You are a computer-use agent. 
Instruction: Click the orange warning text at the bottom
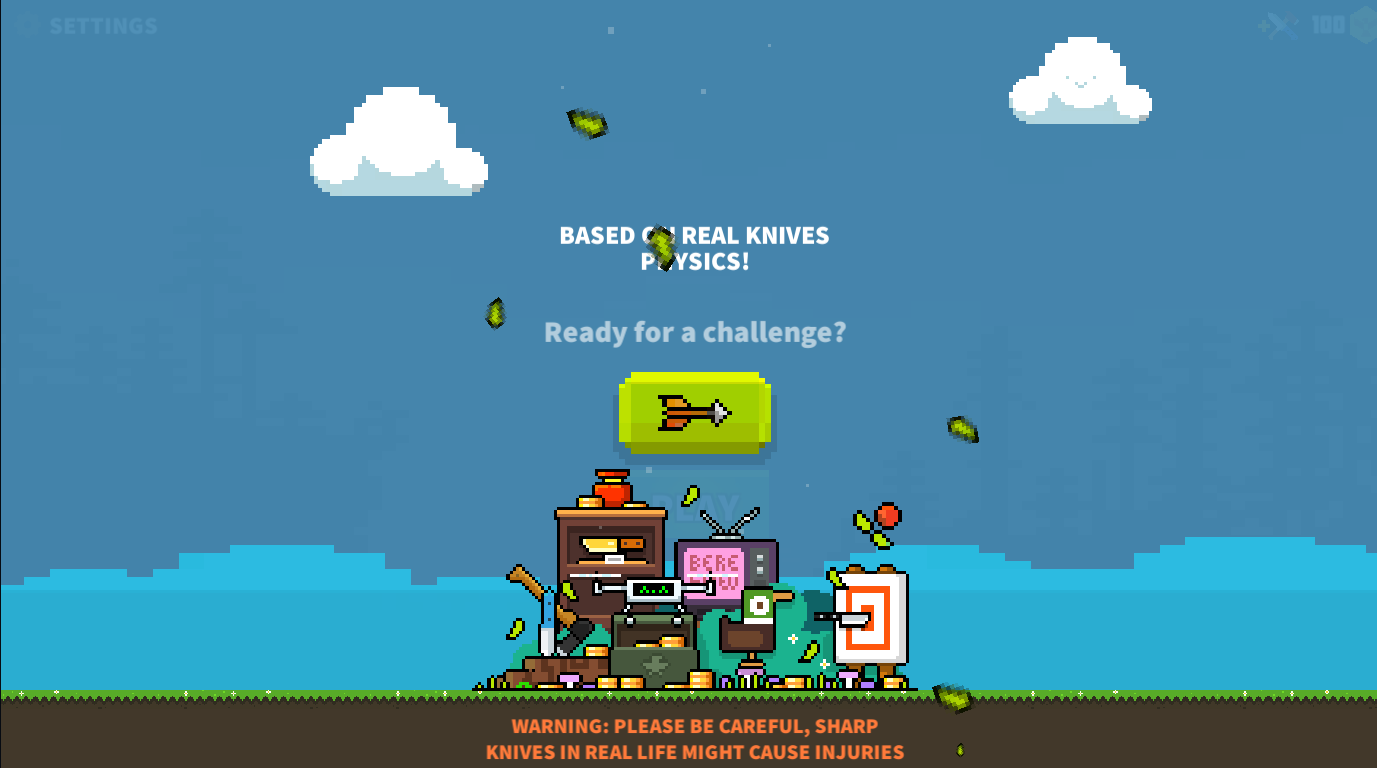coord(696,740)
